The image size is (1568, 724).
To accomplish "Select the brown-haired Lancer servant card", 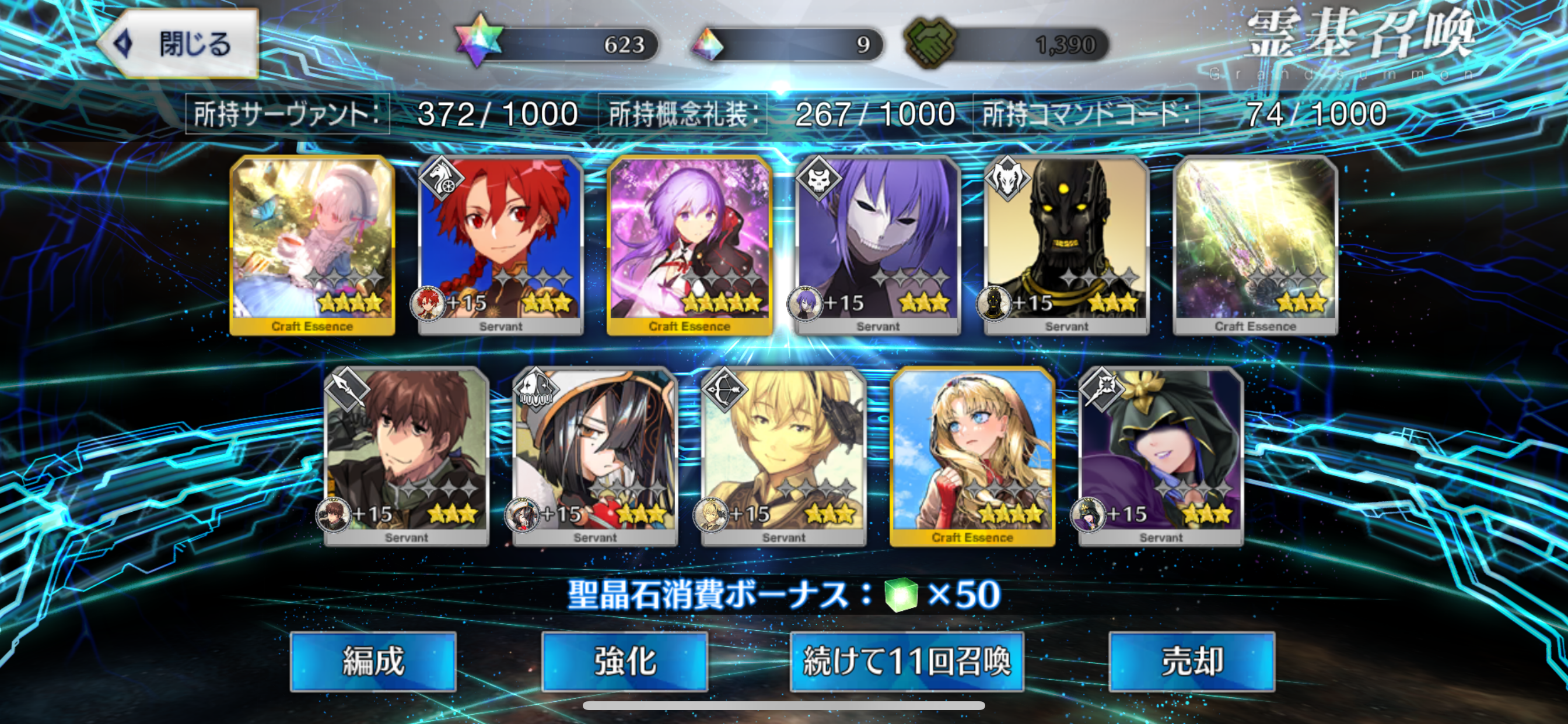I will pos(407,456).
